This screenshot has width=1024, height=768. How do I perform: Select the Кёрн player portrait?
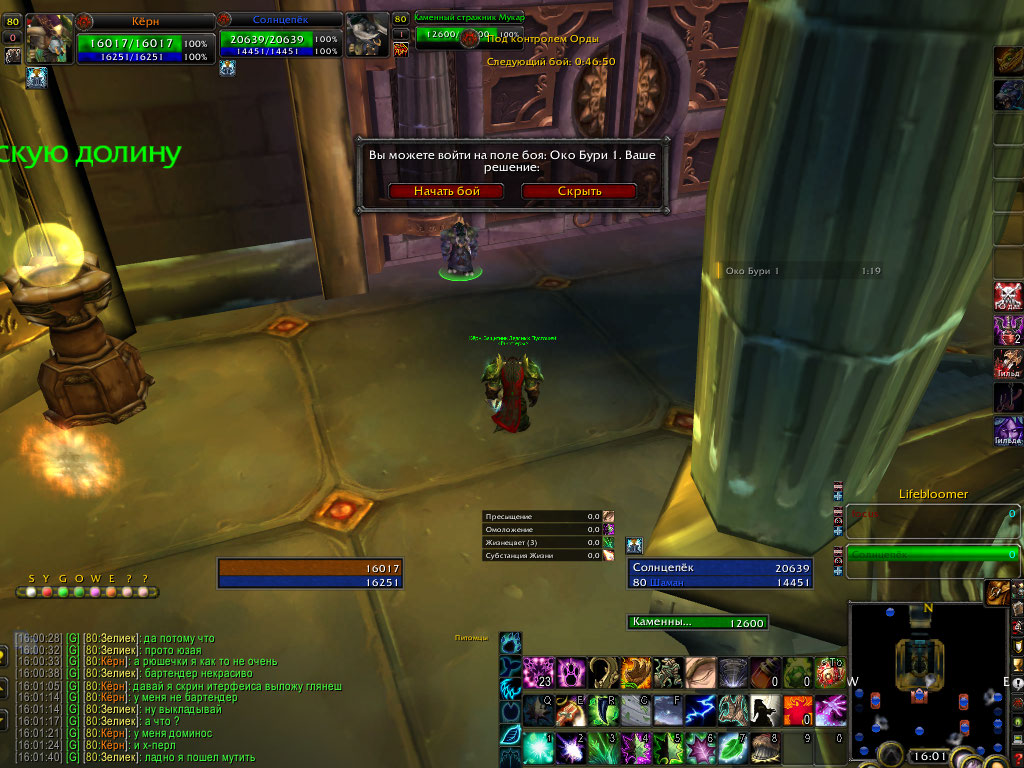[49, 39]
